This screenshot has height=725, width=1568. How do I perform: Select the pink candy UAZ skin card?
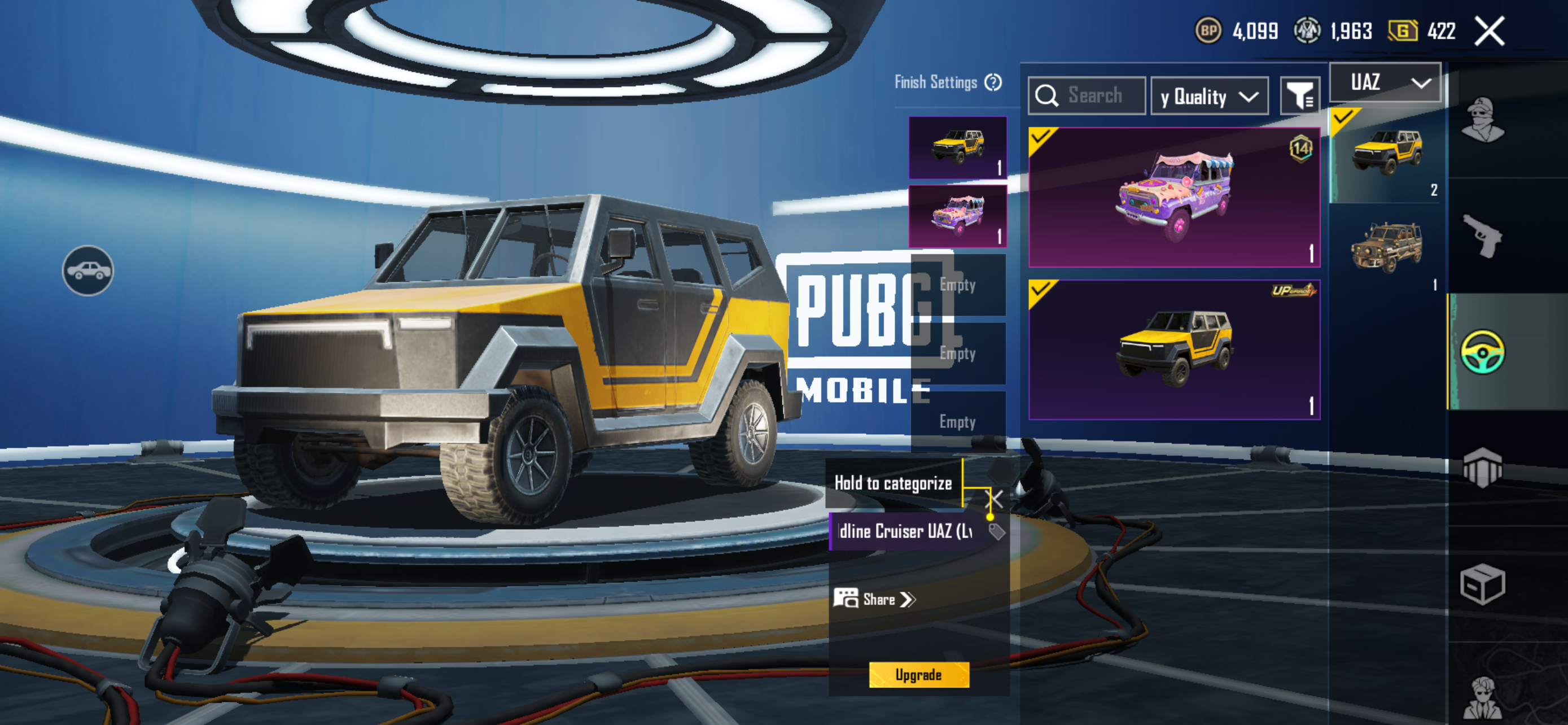tap(1173, 197)
